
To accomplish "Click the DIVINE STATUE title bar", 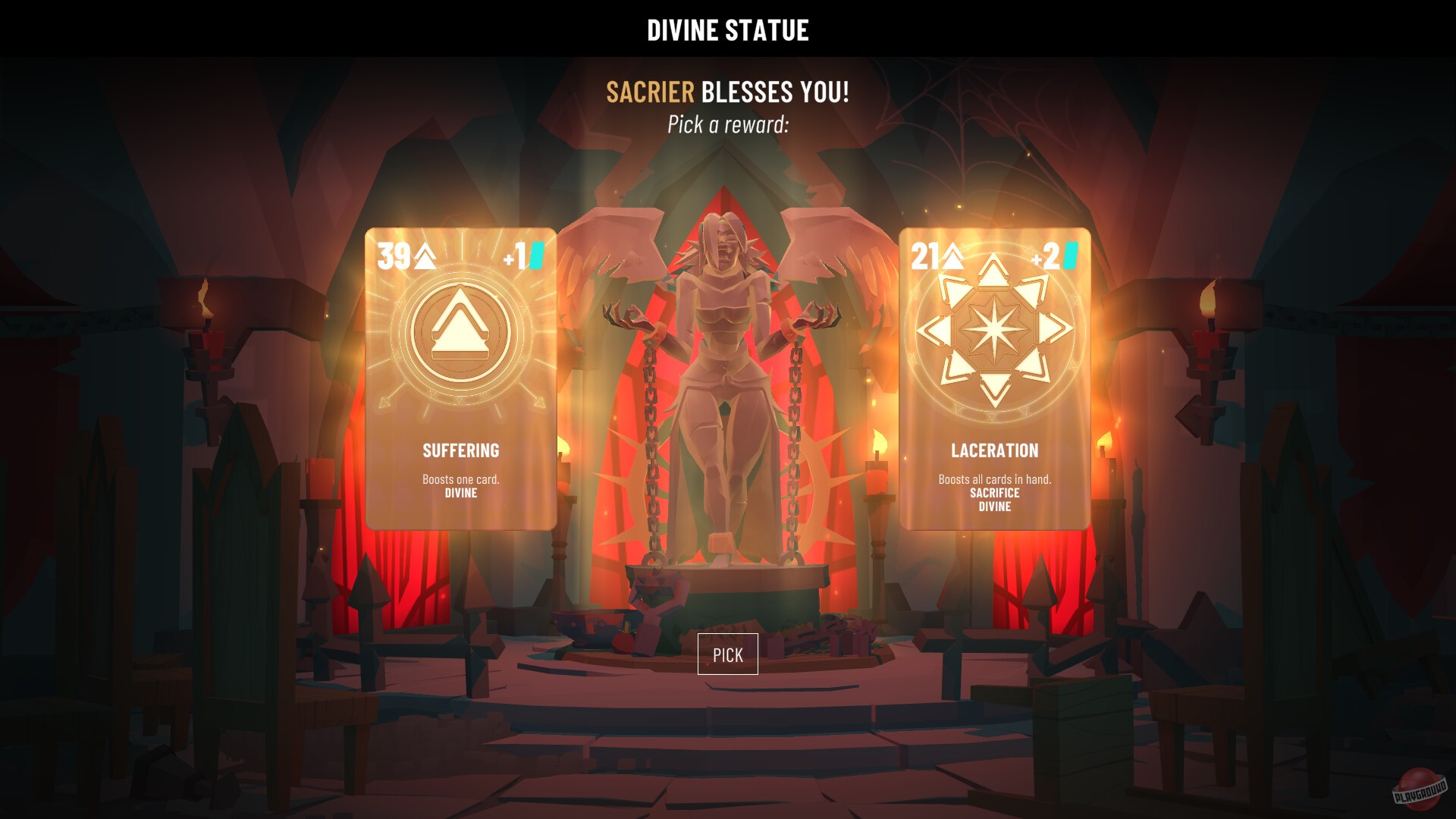I will (727, 30).
